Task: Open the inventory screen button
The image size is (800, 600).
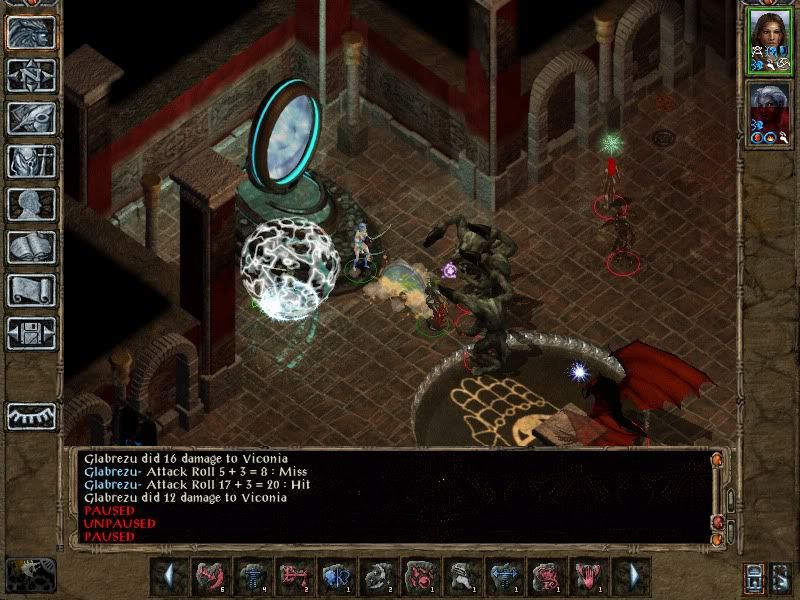Action: (x=30, y=161)
